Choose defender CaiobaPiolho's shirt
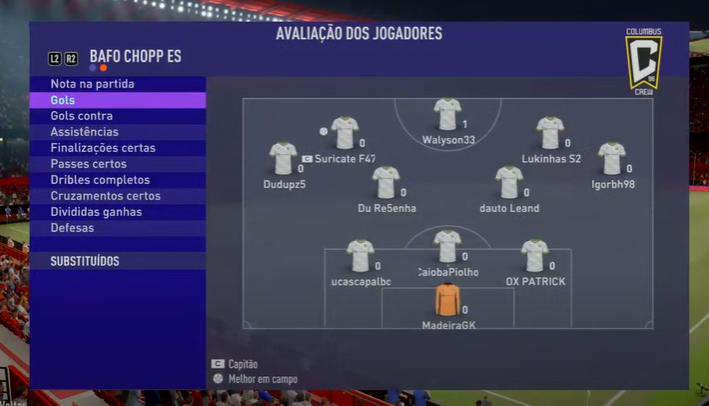The image size is (709, 406). (447, 247)
